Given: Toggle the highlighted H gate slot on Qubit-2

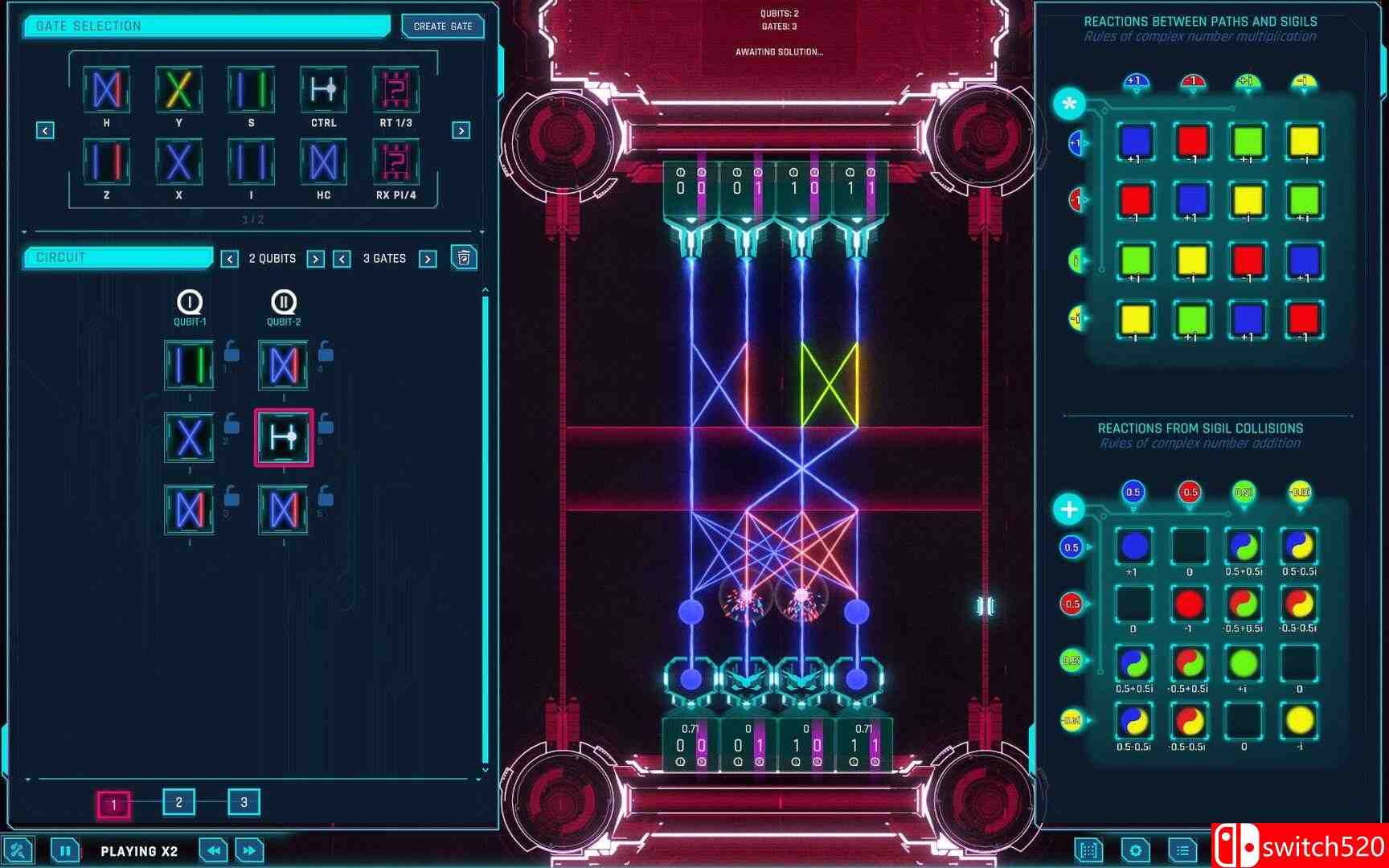Looking at the screenshot, I should (x=283, y=436).
